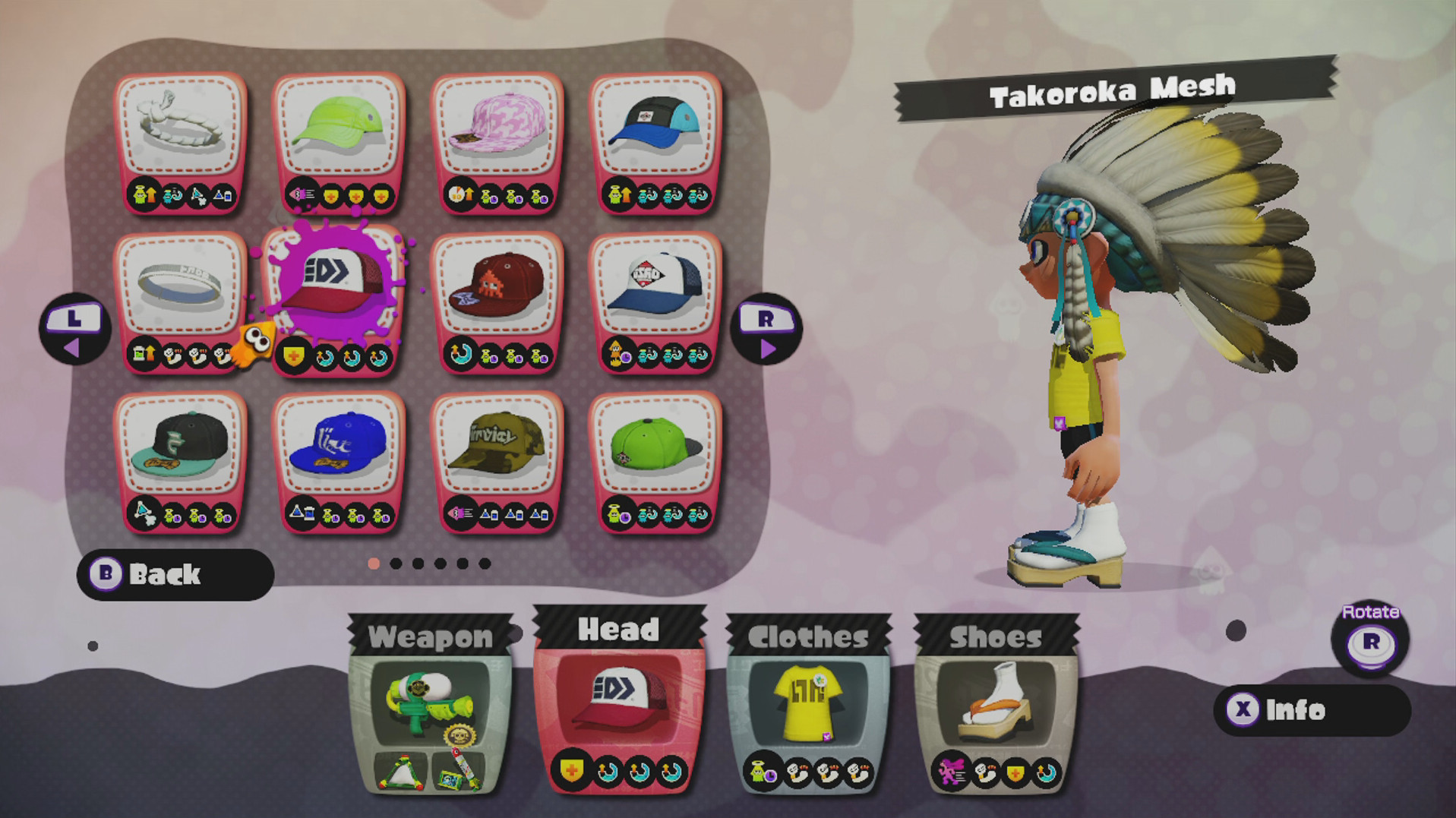Click the yellow tee in the Clothes panel
The width and height of the screenshot is (1456, 818).
[807, 703]
